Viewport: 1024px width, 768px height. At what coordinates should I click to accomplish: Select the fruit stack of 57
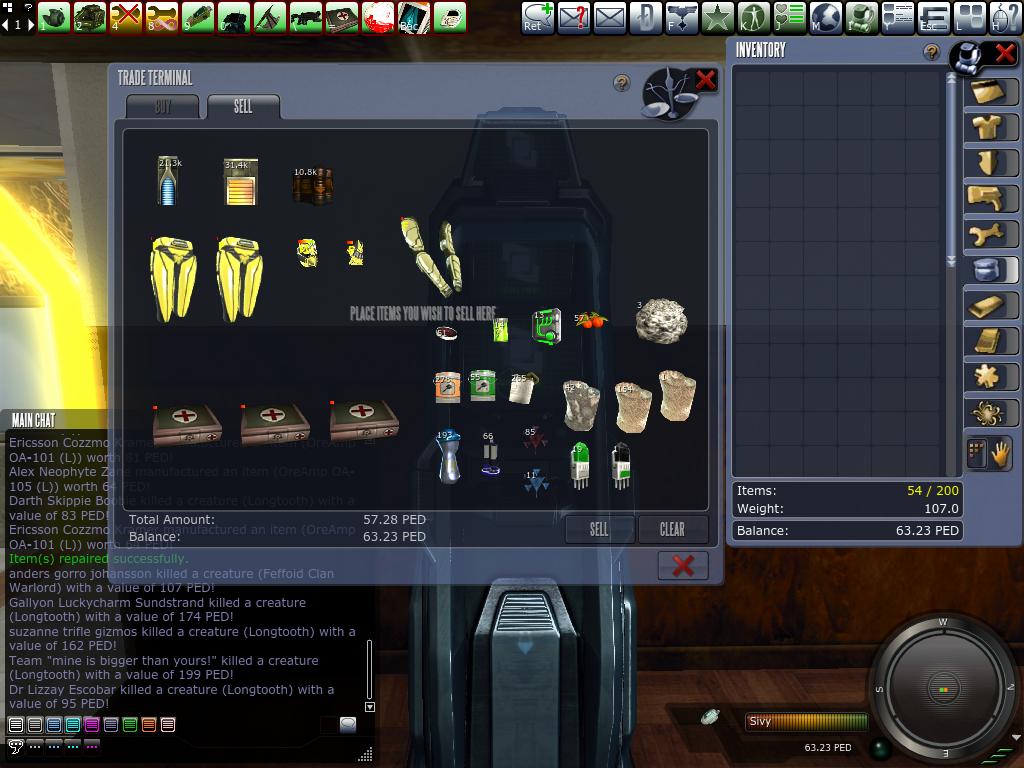tap(590, 321)
